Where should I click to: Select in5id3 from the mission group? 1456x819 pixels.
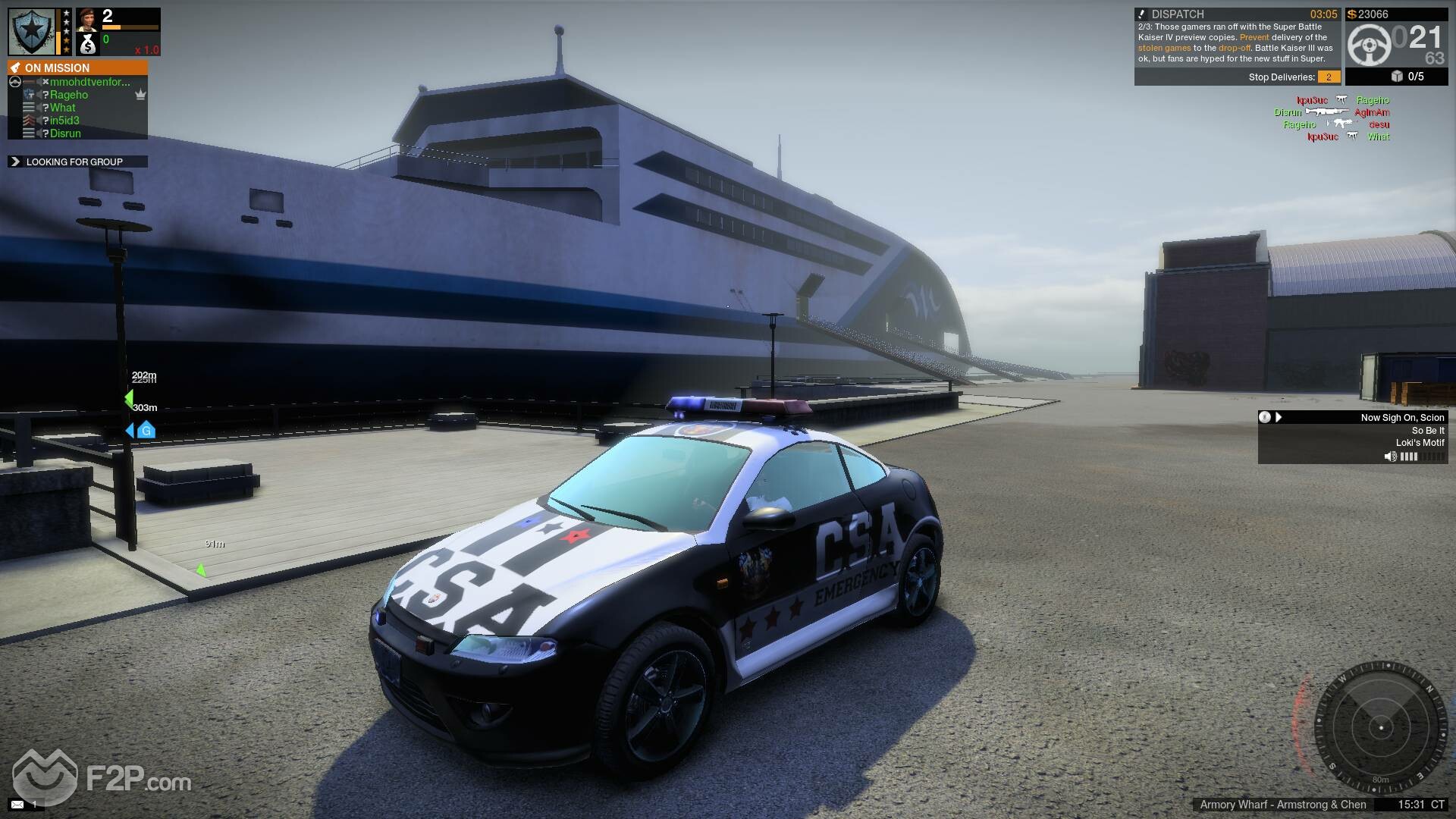64,121
